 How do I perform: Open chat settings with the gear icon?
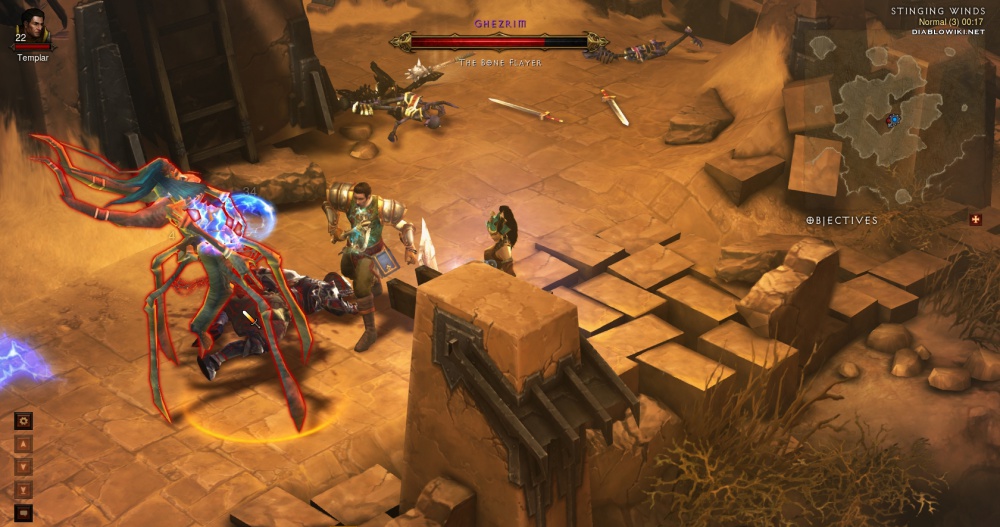[24, 421]
